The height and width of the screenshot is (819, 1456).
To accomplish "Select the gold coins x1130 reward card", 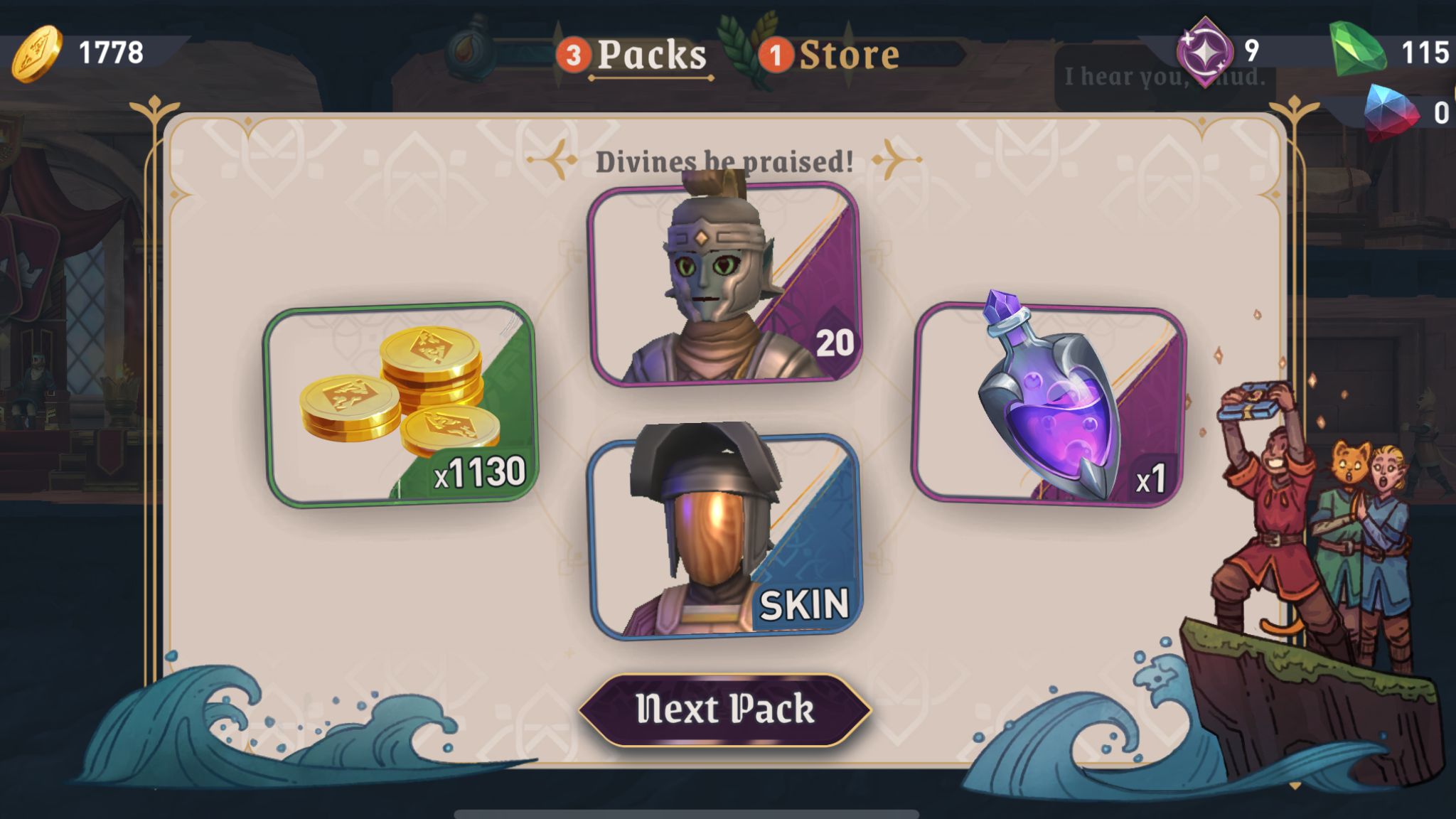I will 400,404.
